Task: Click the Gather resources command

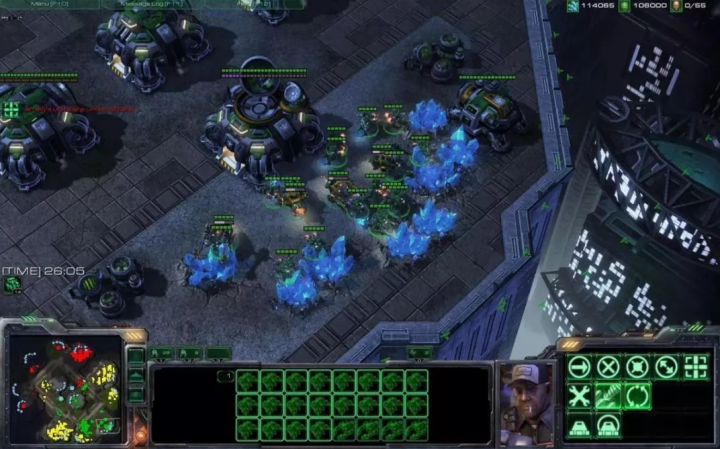Action: pyautogui.click(x=608, y=396)
